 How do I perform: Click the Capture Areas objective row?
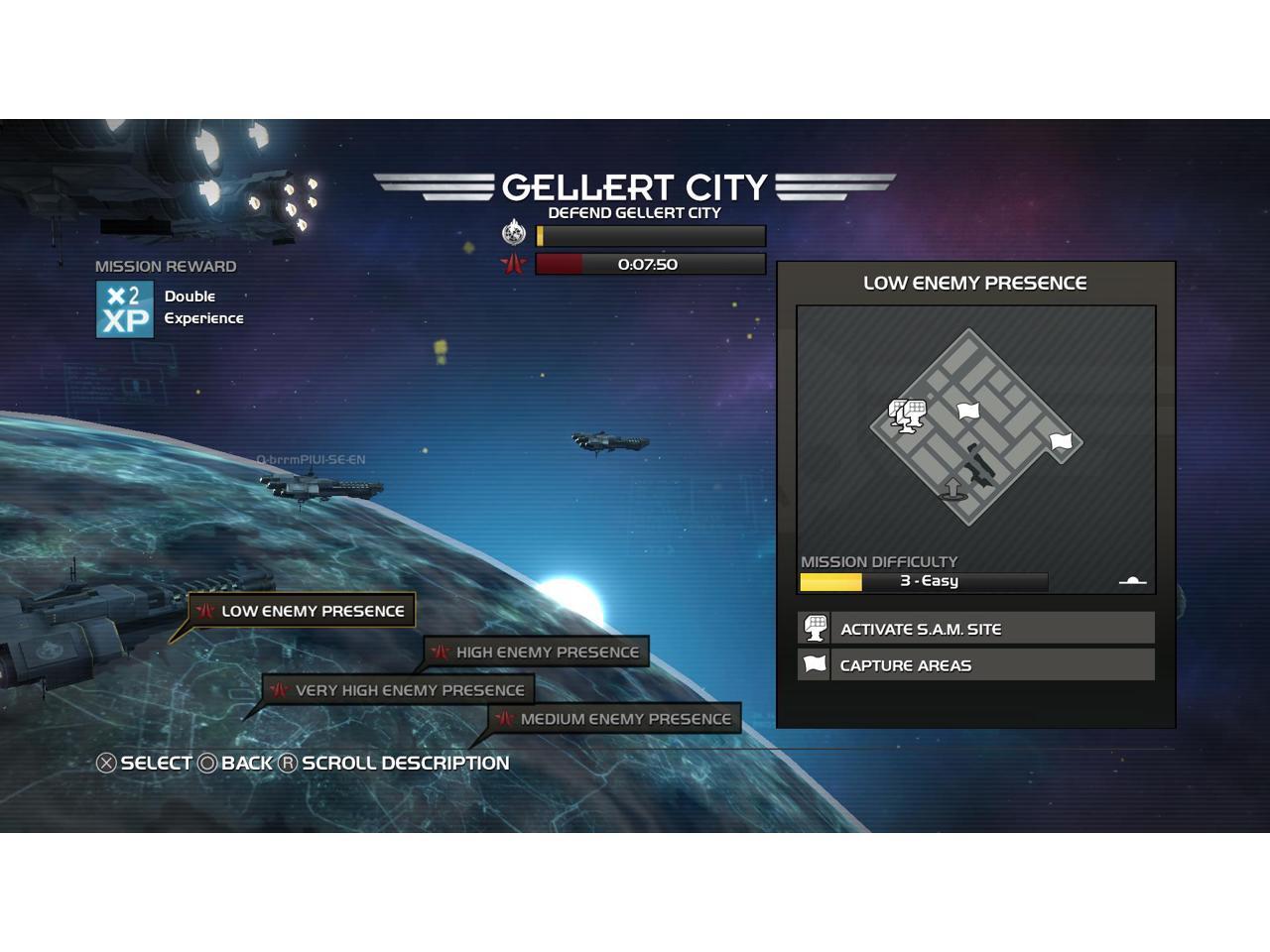click(976, 665)
